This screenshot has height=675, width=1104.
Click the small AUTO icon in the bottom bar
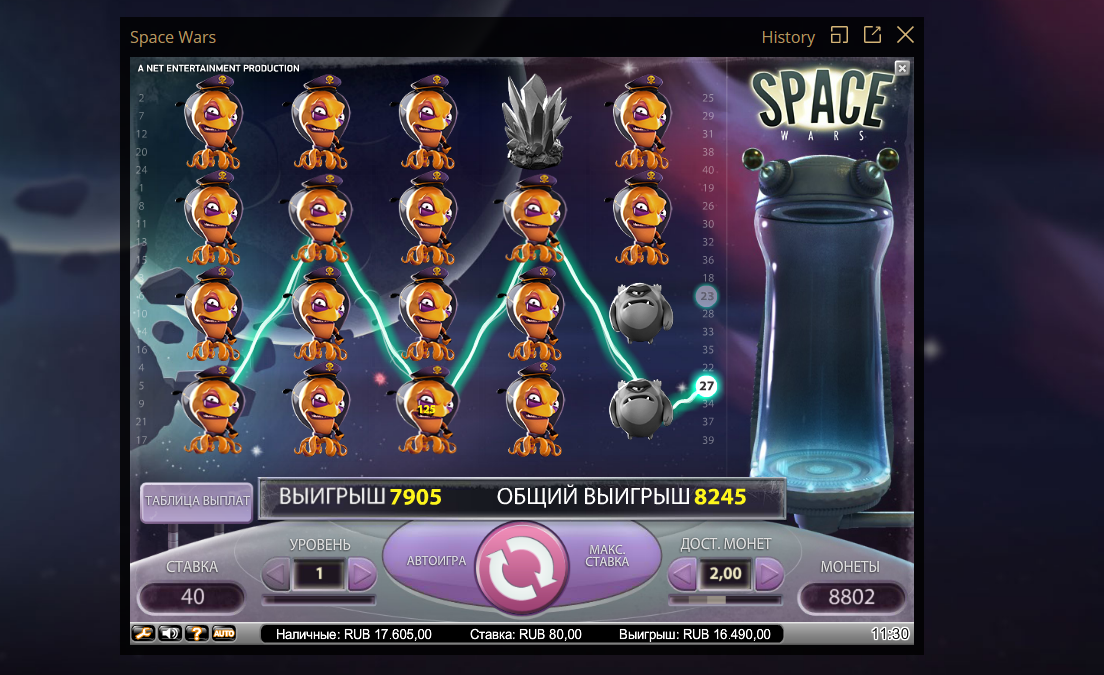point(223,633)
